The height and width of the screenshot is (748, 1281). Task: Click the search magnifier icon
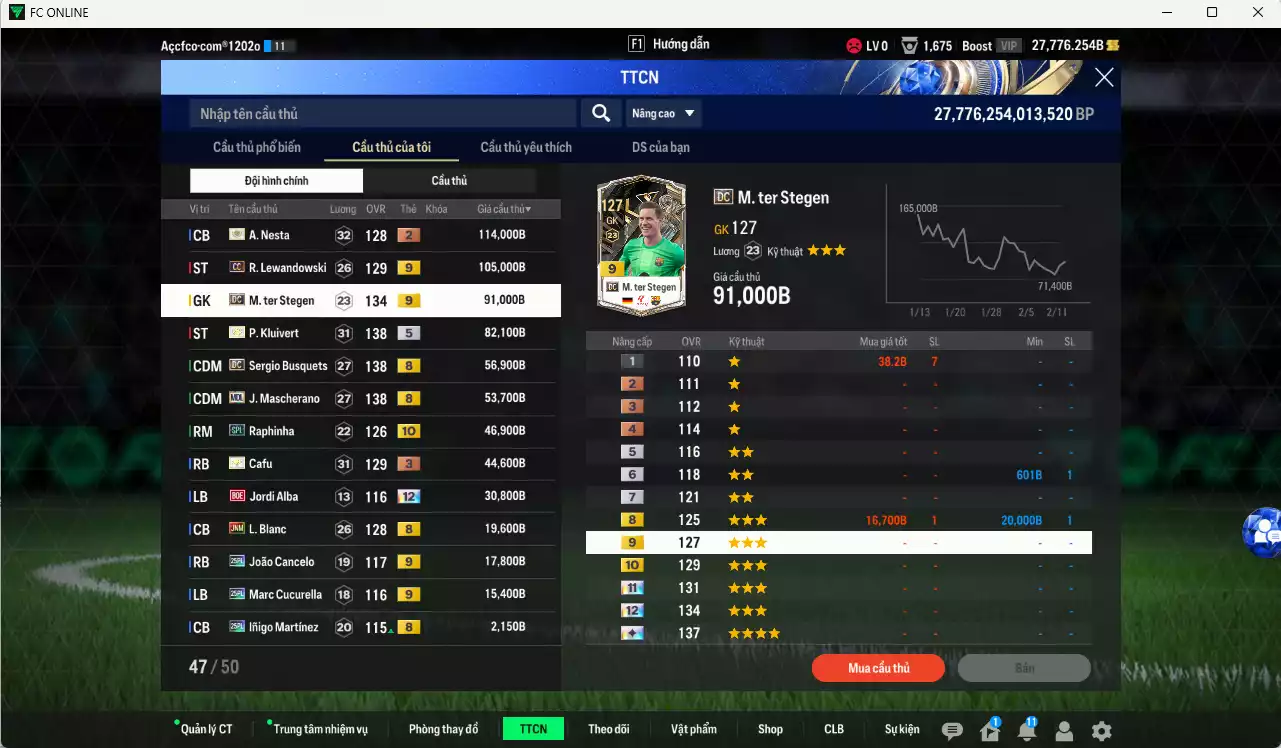[600, 113]
